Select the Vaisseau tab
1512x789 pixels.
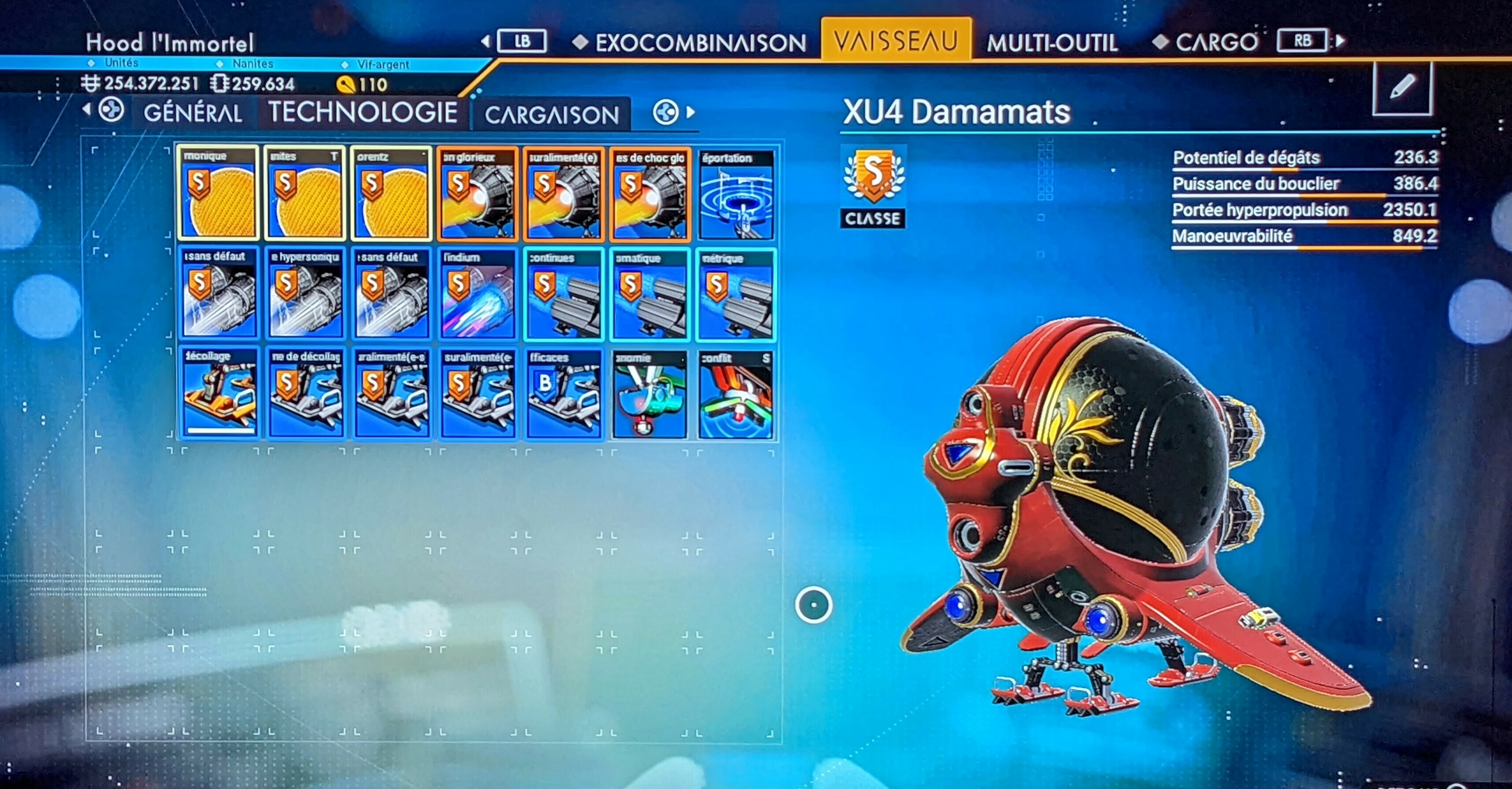click(x=895, y=41)
